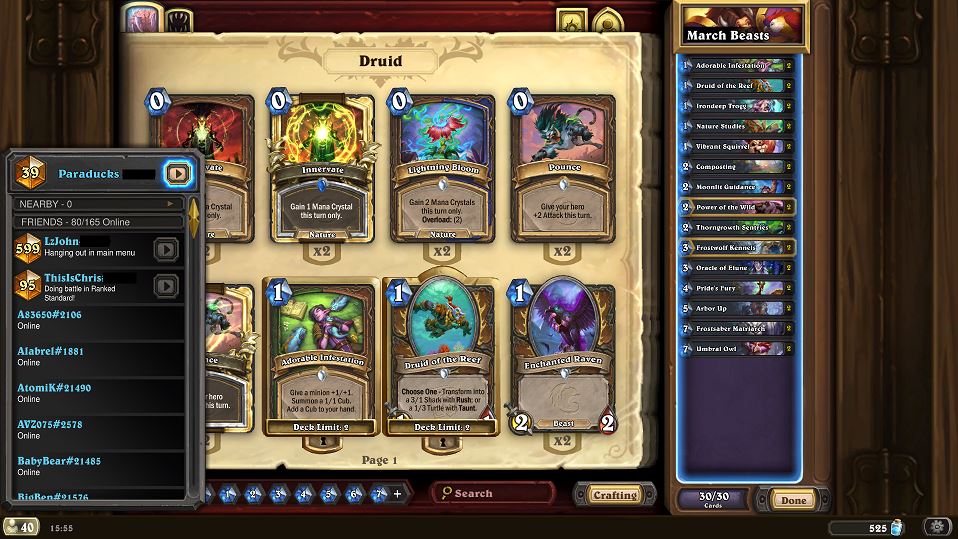Select Umbral Owl in the deck list
The height and width of the screenshot is (539, 958).
(x=738, y=349)
